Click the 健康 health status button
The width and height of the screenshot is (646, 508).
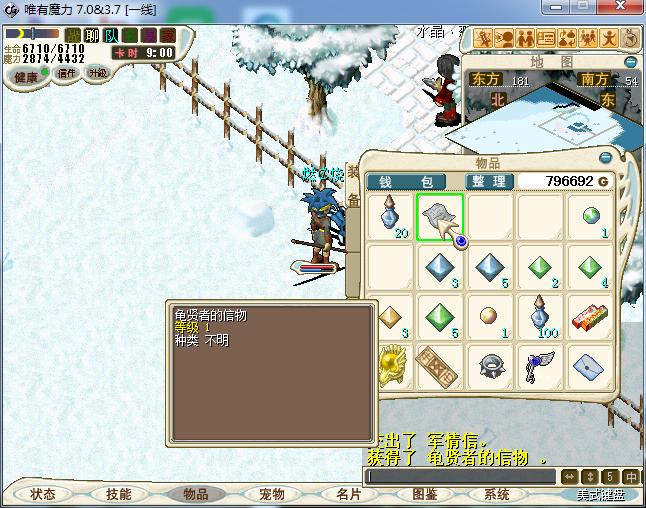click(26, 77)
